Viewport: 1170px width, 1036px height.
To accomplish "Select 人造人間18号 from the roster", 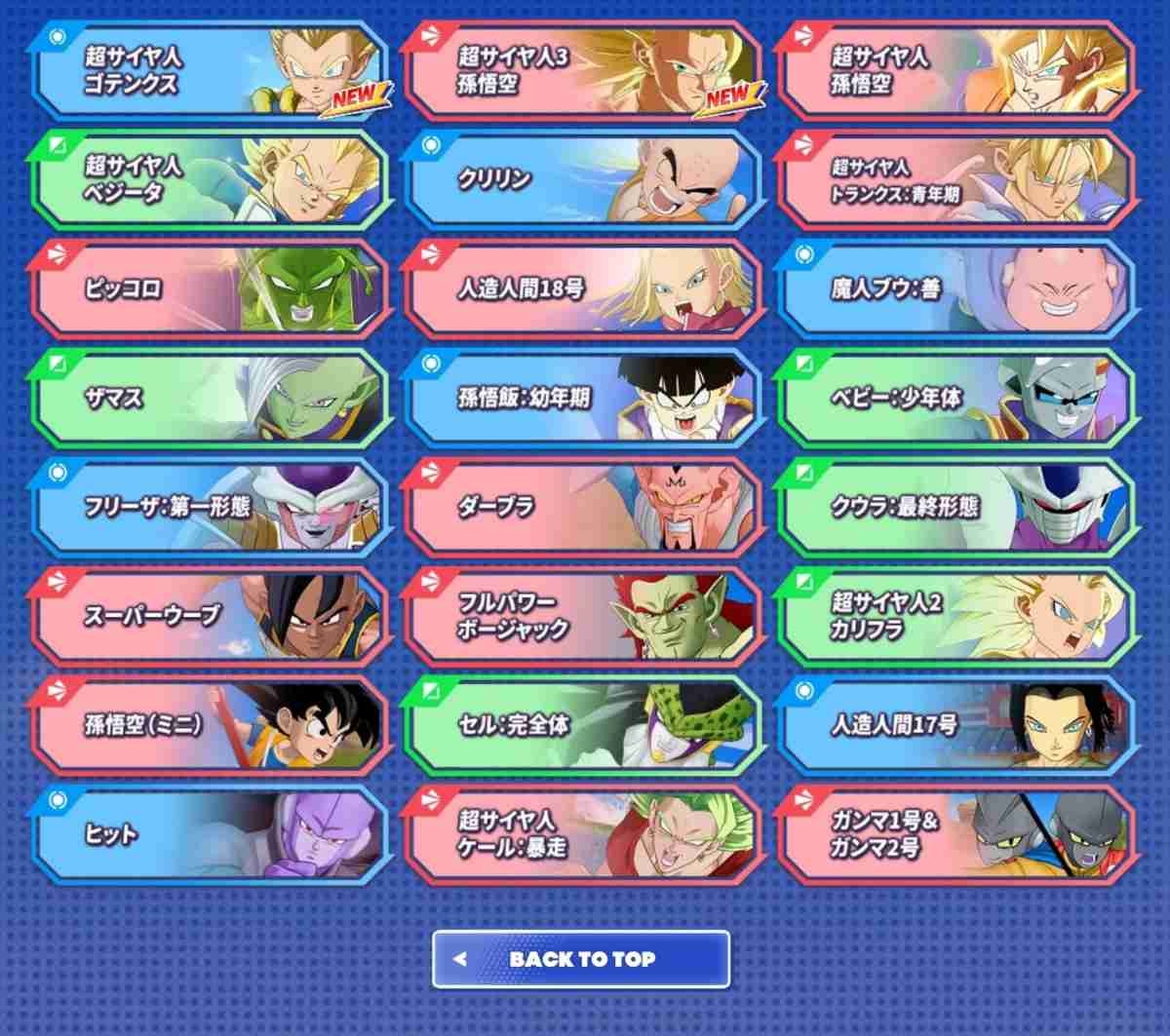I will 582,289.
